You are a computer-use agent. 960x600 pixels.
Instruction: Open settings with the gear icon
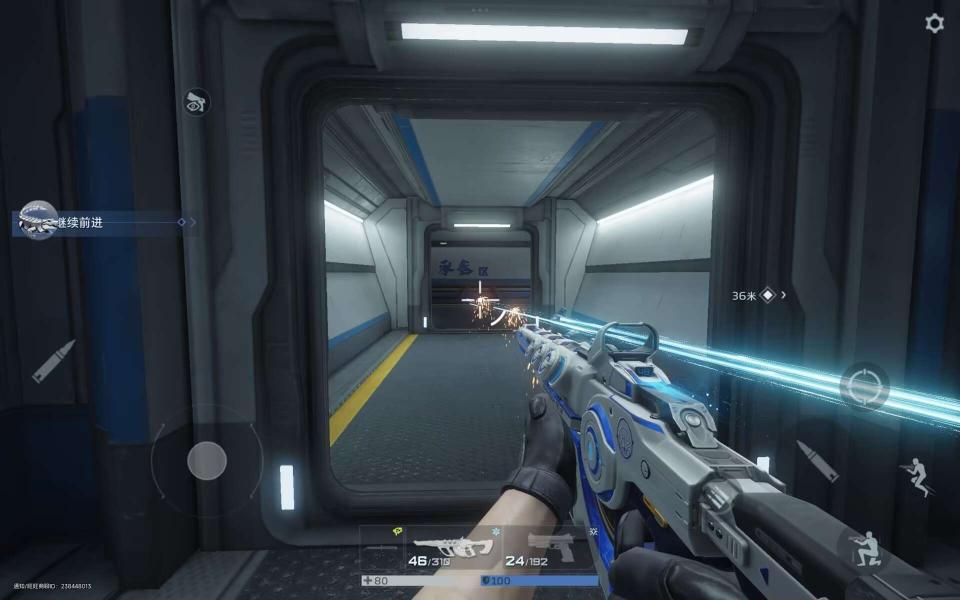point(934,23)
